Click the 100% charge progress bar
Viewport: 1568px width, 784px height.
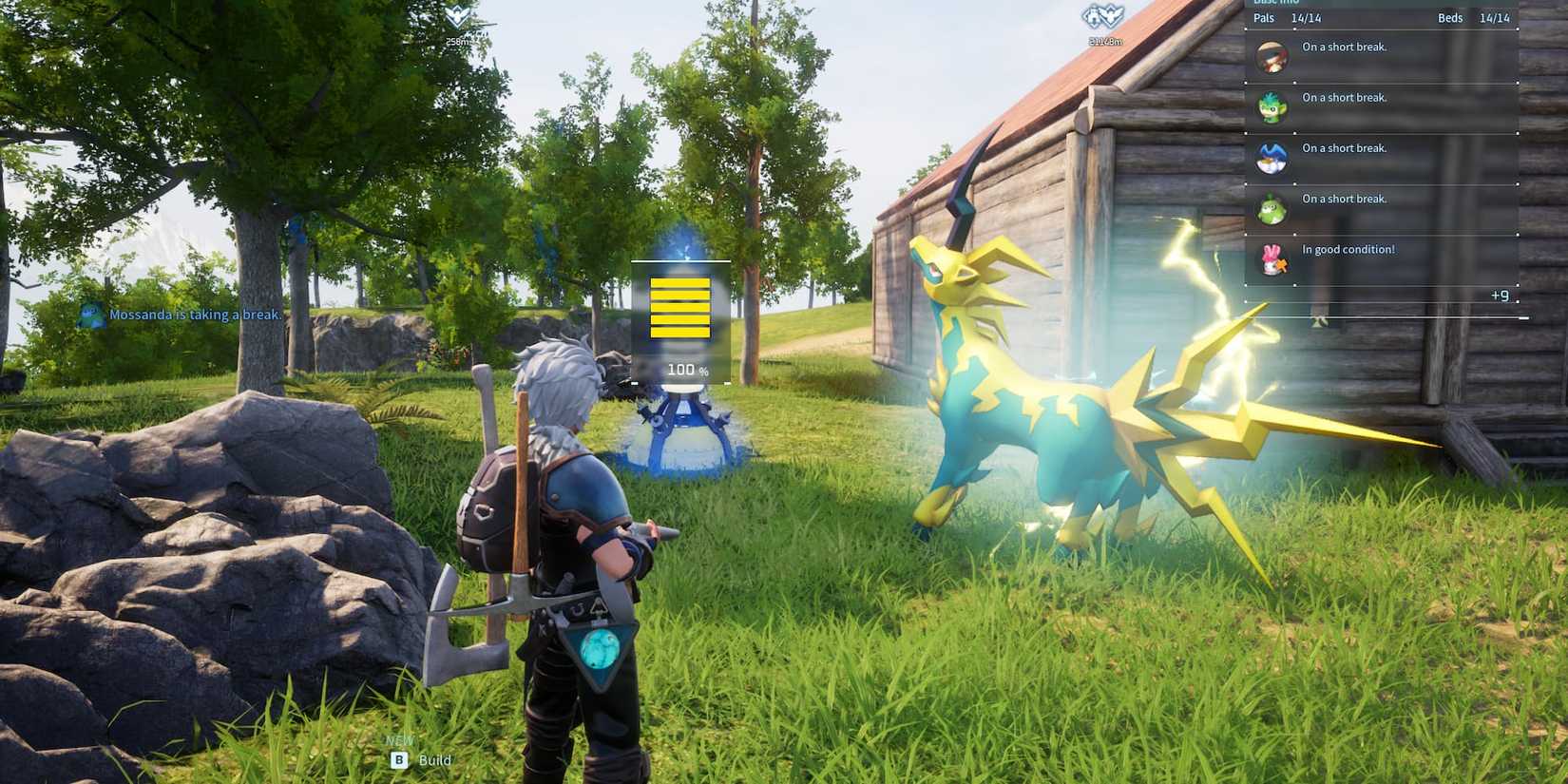click(679, 307)
